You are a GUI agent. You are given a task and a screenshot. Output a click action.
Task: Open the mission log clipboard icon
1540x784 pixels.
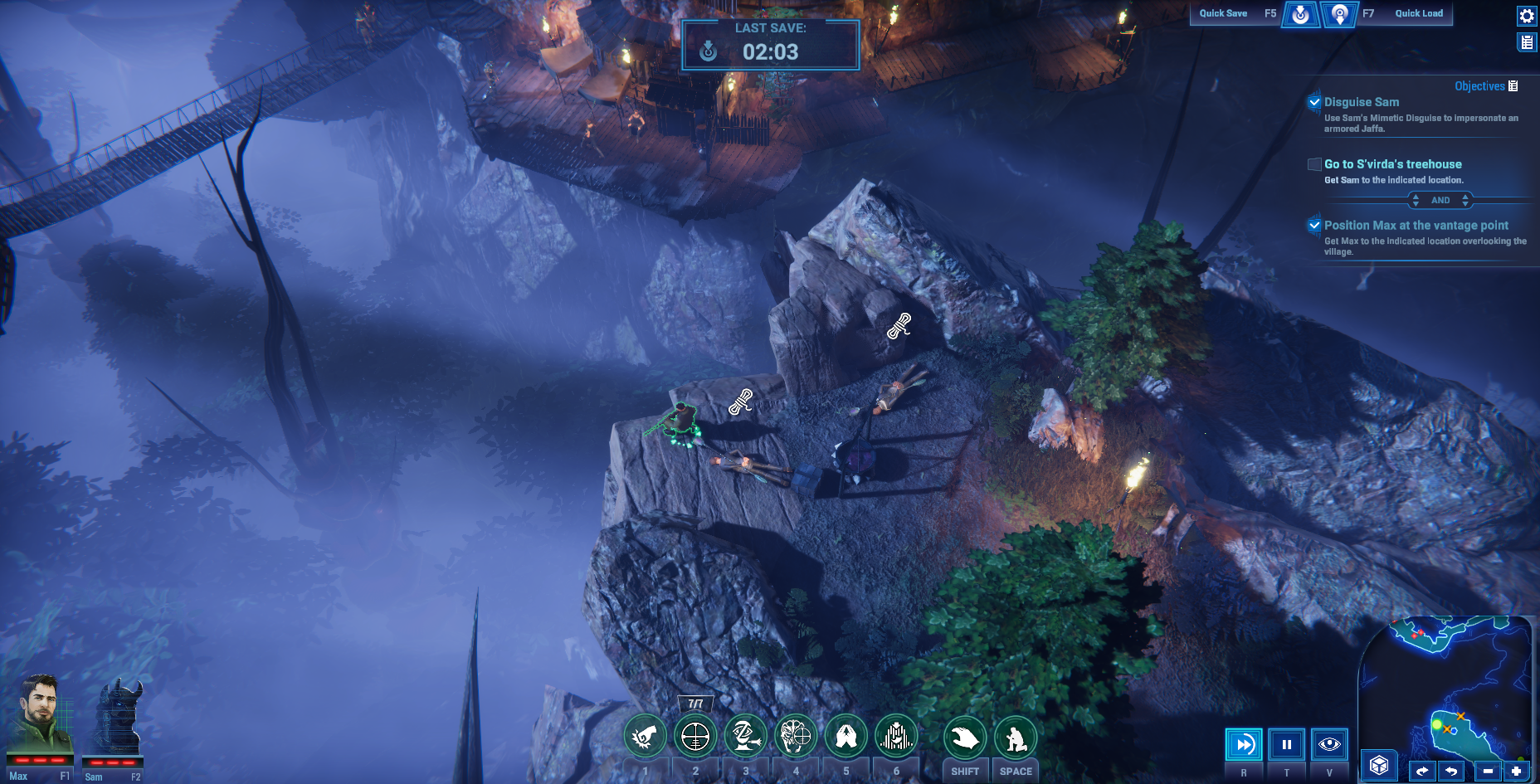1527,42
